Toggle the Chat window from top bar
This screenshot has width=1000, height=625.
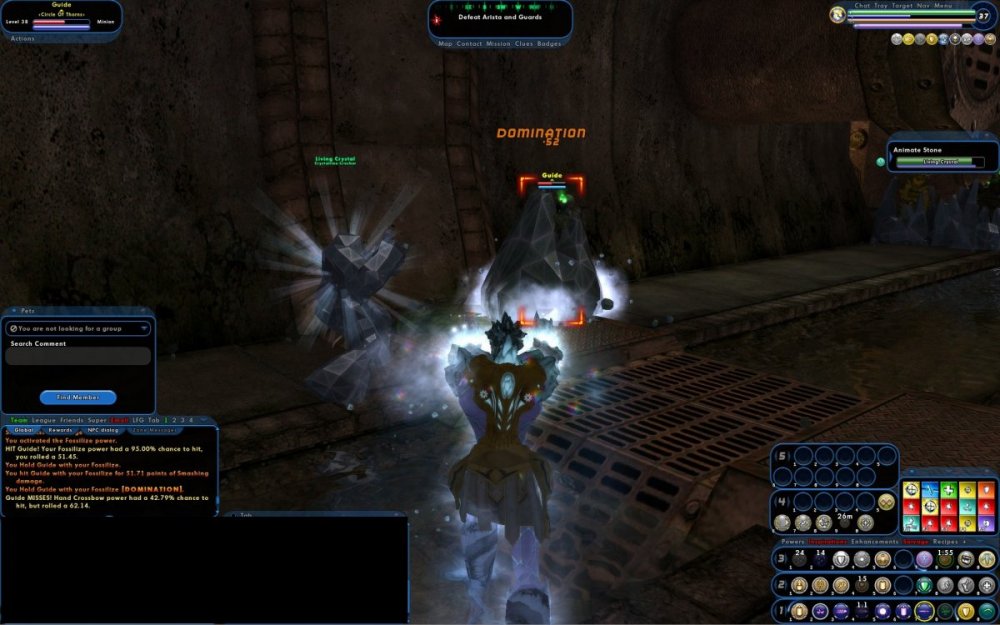pyautogui.click(x=862, y=6)
